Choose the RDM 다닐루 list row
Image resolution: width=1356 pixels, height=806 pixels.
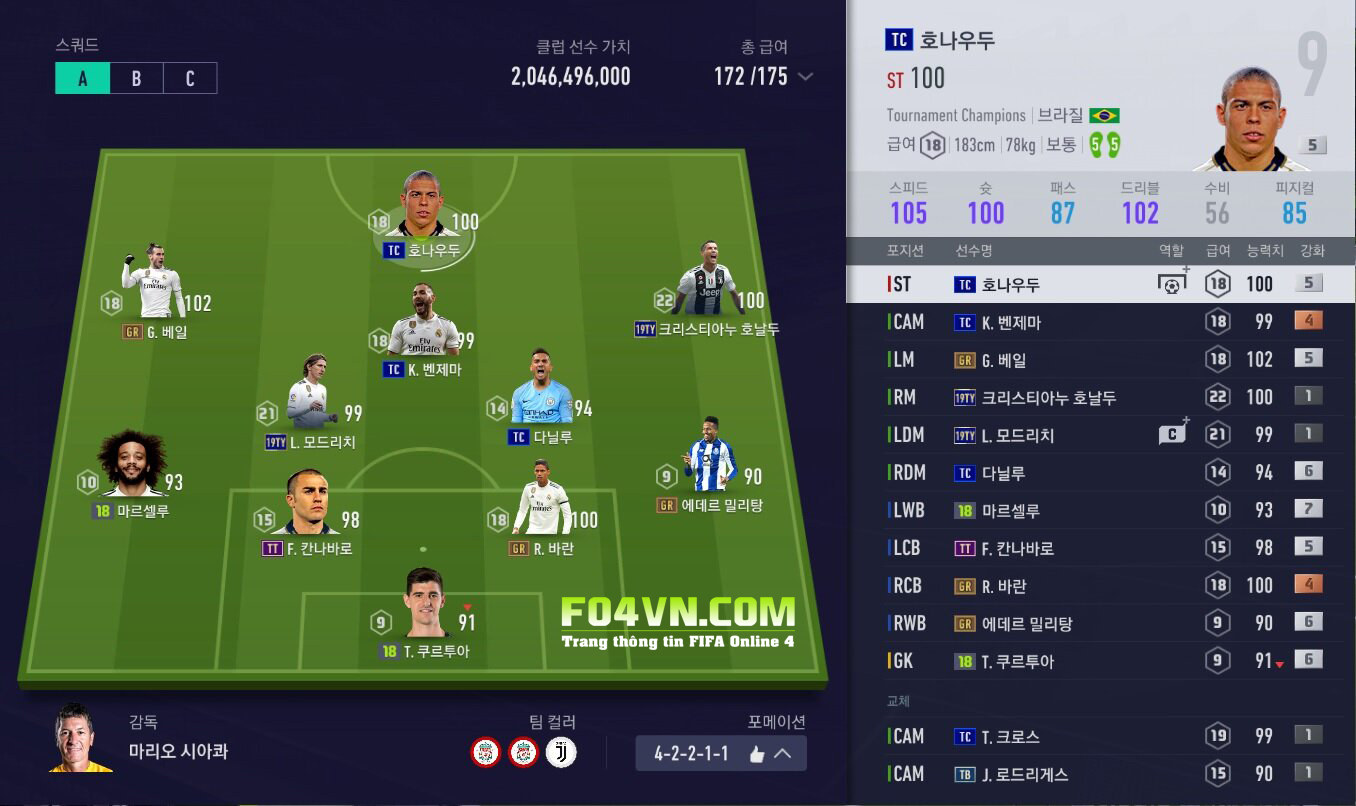[1100, 473]
